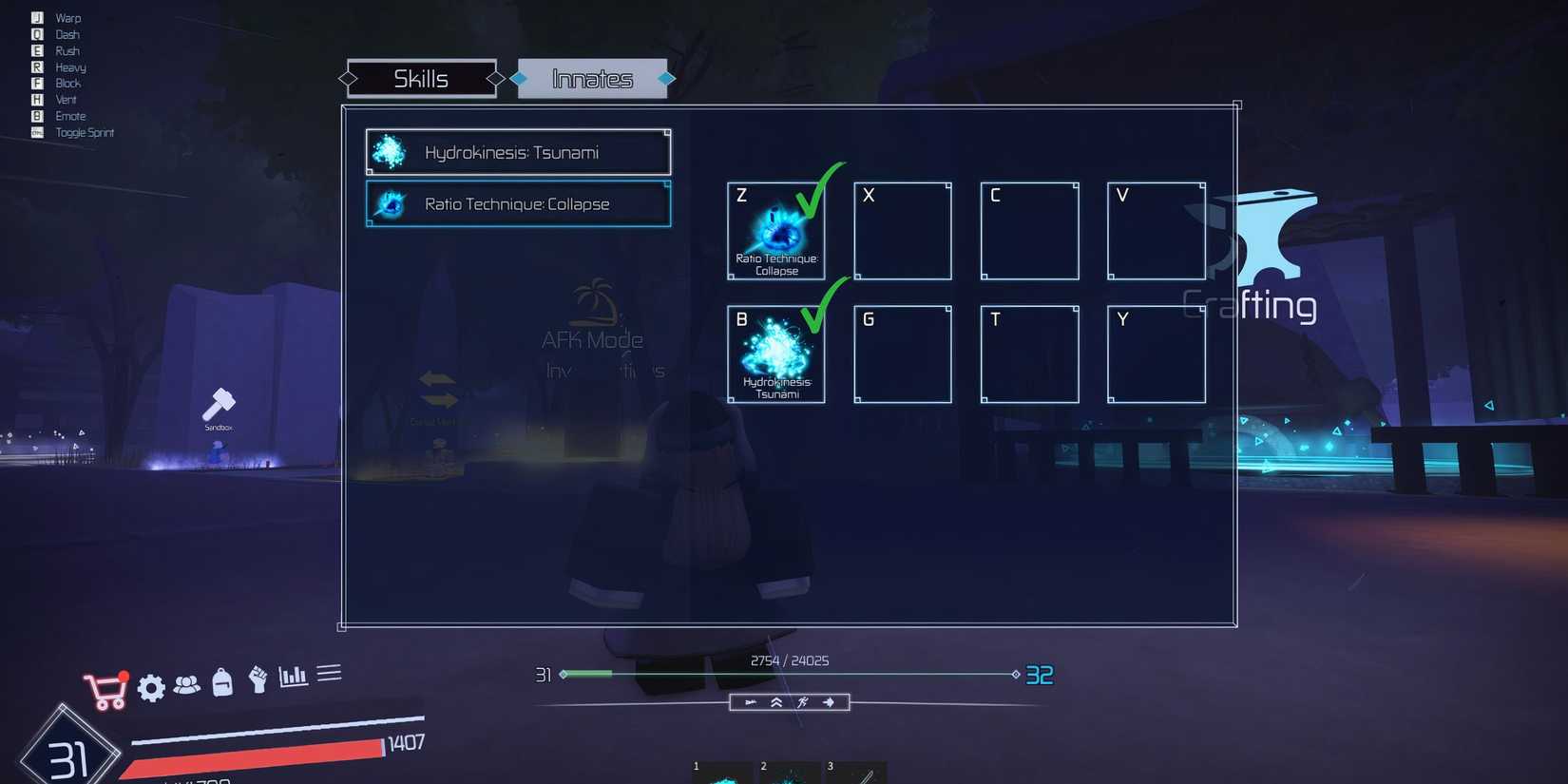Open the settings gear icon
Screen dimensions: 1568x784
pos(149,687)
